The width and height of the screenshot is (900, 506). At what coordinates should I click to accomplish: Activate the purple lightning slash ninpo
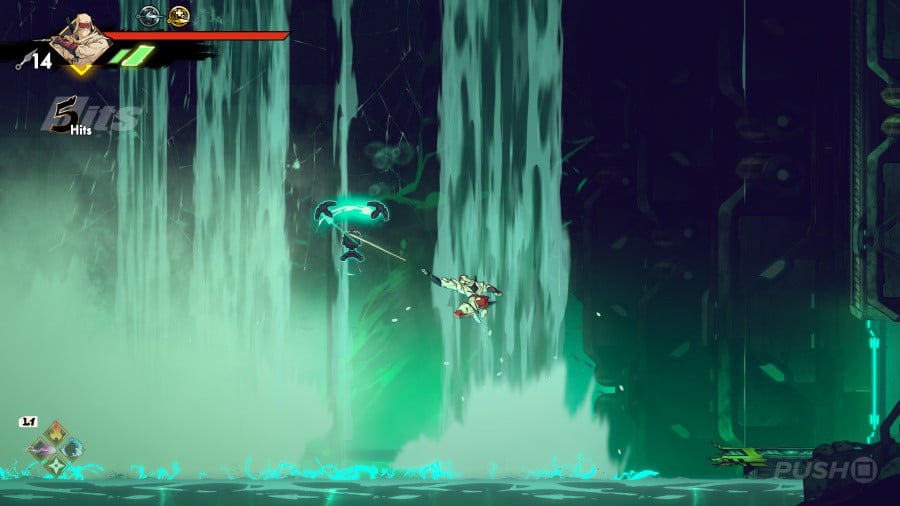41,449
